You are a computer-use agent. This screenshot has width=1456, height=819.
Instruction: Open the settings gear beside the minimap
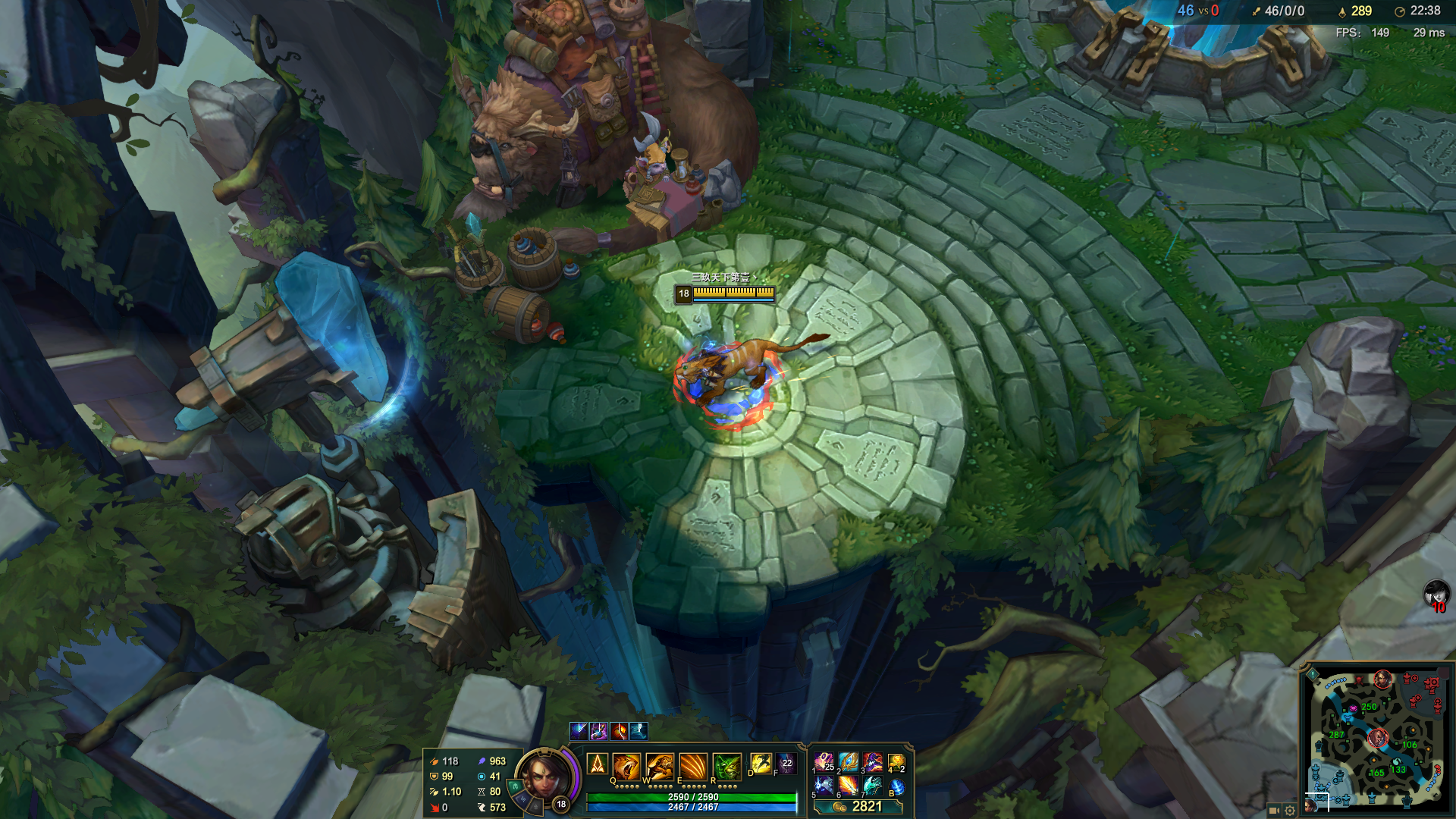tap(1290, 810)
